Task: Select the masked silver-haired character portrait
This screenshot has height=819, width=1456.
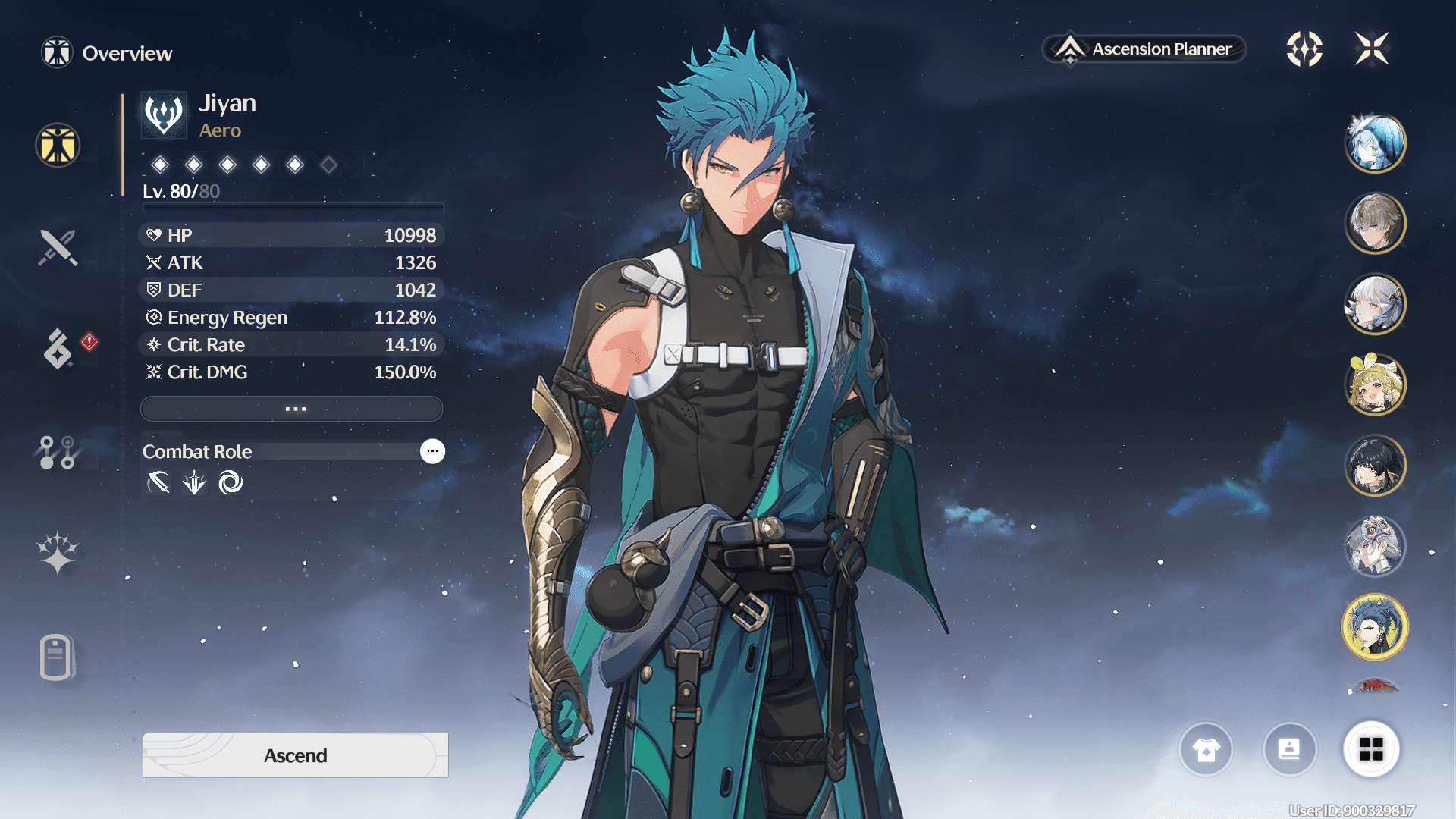Action: pos(1375,546)
